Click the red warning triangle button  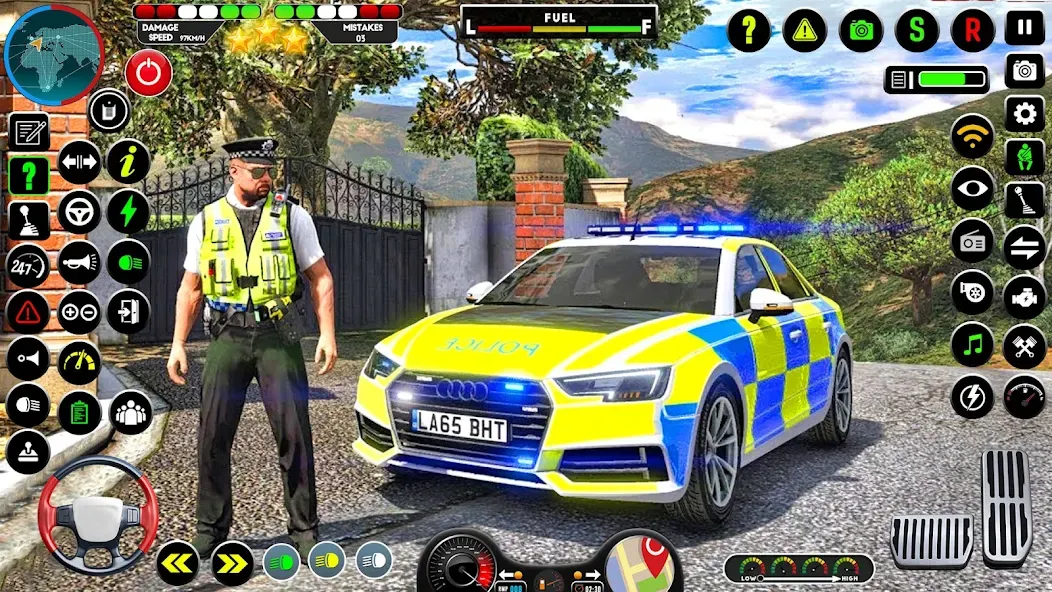point(28,312)
